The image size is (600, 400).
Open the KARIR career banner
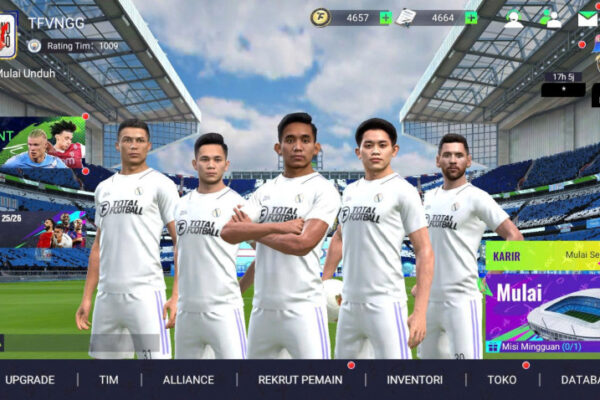pyautogui.click(x=542, y=255)
